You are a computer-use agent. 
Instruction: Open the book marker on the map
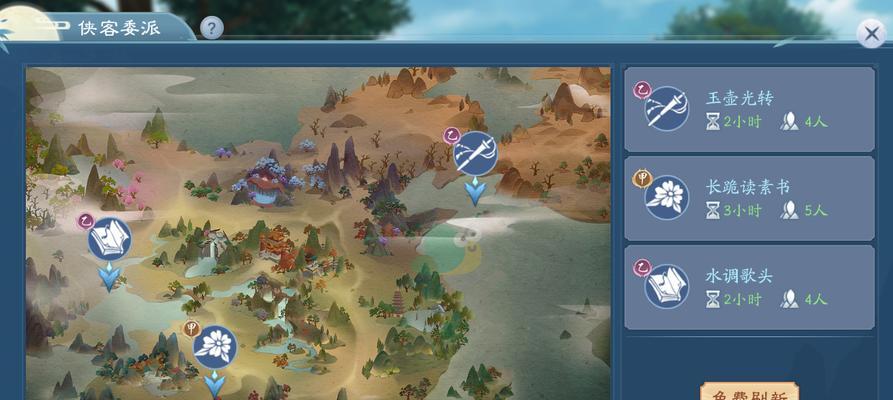109,240
